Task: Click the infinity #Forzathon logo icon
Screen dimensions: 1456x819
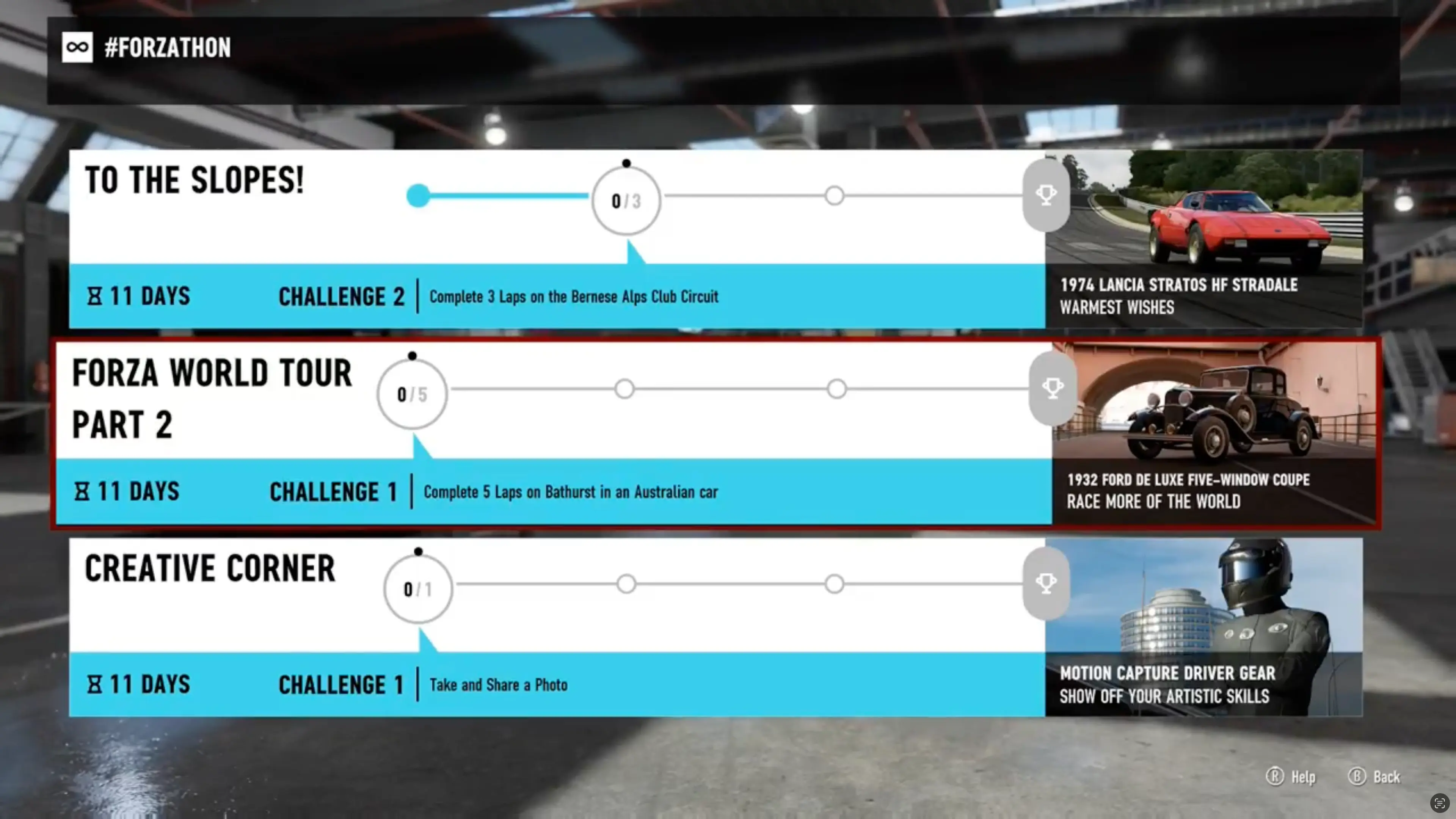Action: point(77,47)
